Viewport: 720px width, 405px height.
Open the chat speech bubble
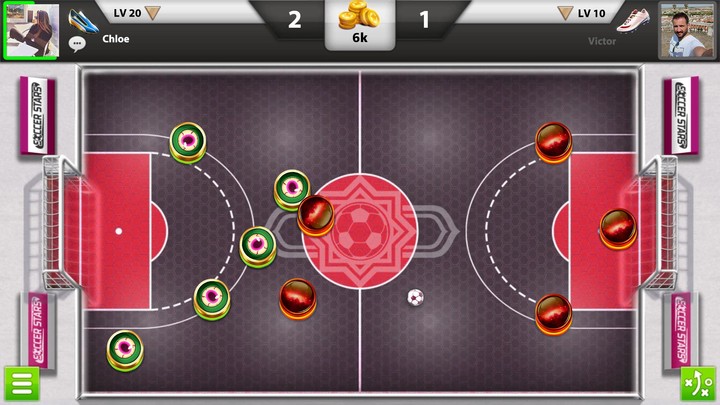click(77, 43)
